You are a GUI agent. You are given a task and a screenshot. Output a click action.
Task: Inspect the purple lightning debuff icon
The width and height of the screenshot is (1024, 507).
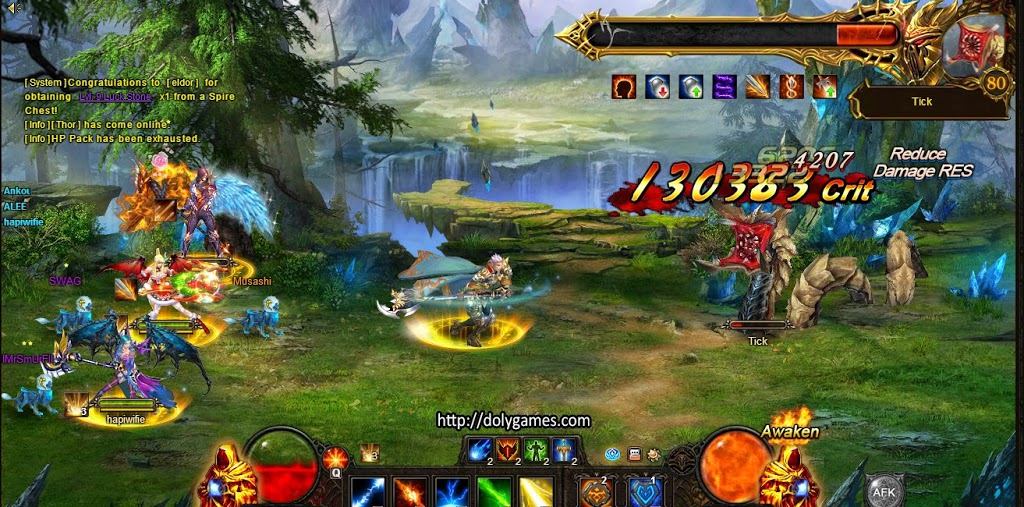[x=724, y=87]
